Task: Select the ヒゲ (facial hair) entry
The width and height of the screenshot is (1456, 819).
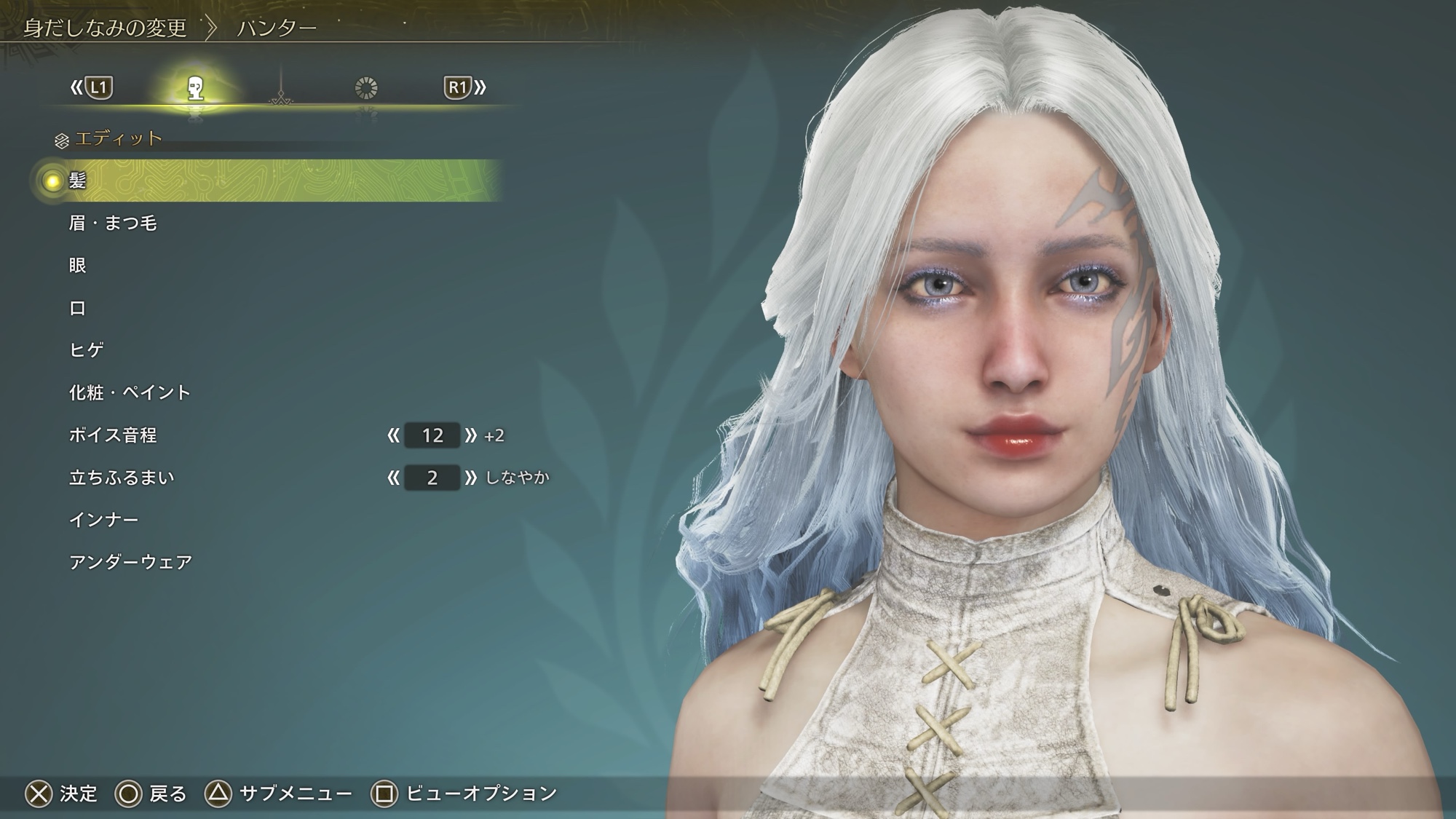Action: (x=87, y=350)
